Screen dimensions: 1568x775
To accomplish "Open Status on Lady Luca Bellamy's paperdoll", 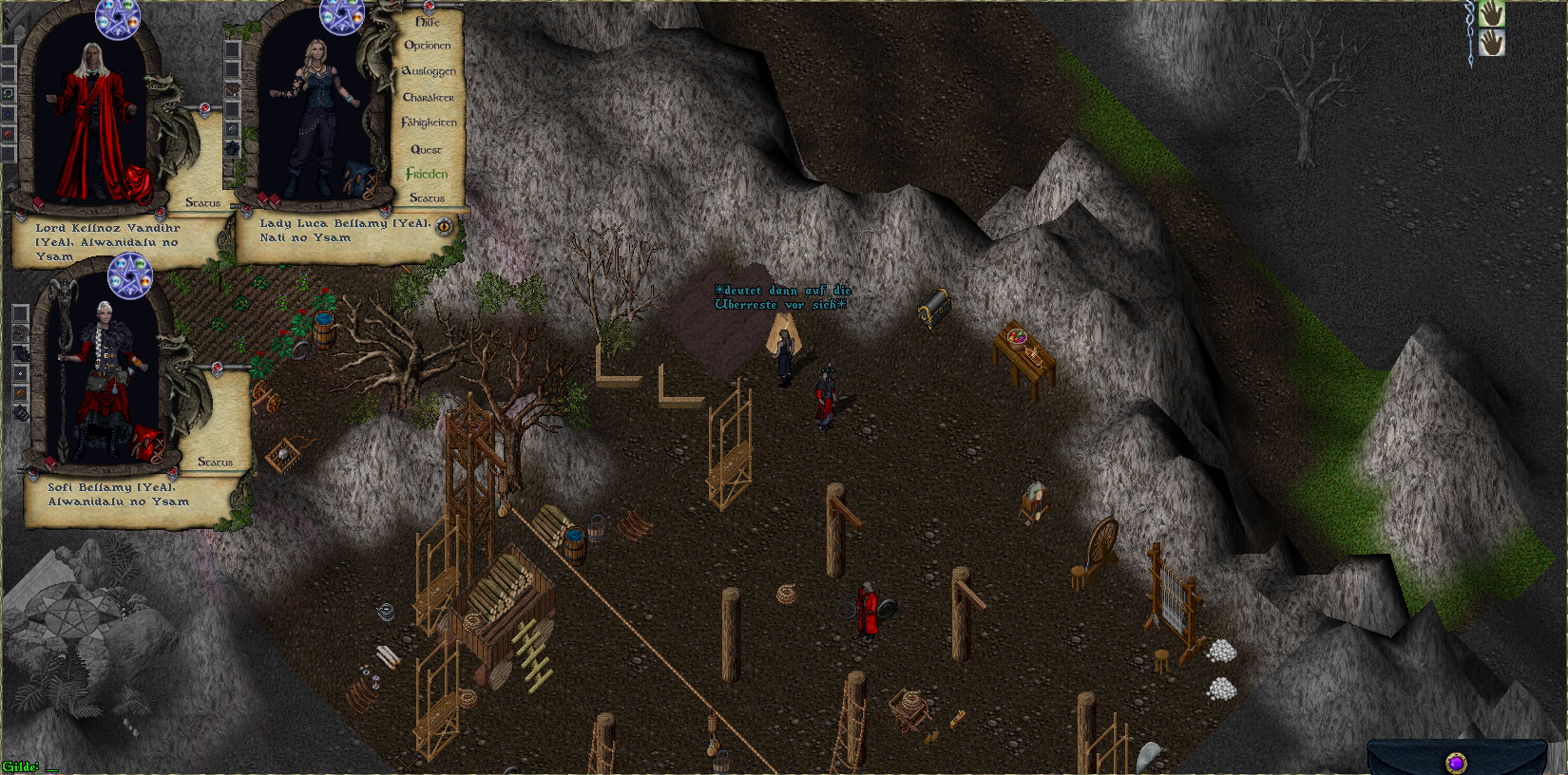I will click(x=427, y=198).
